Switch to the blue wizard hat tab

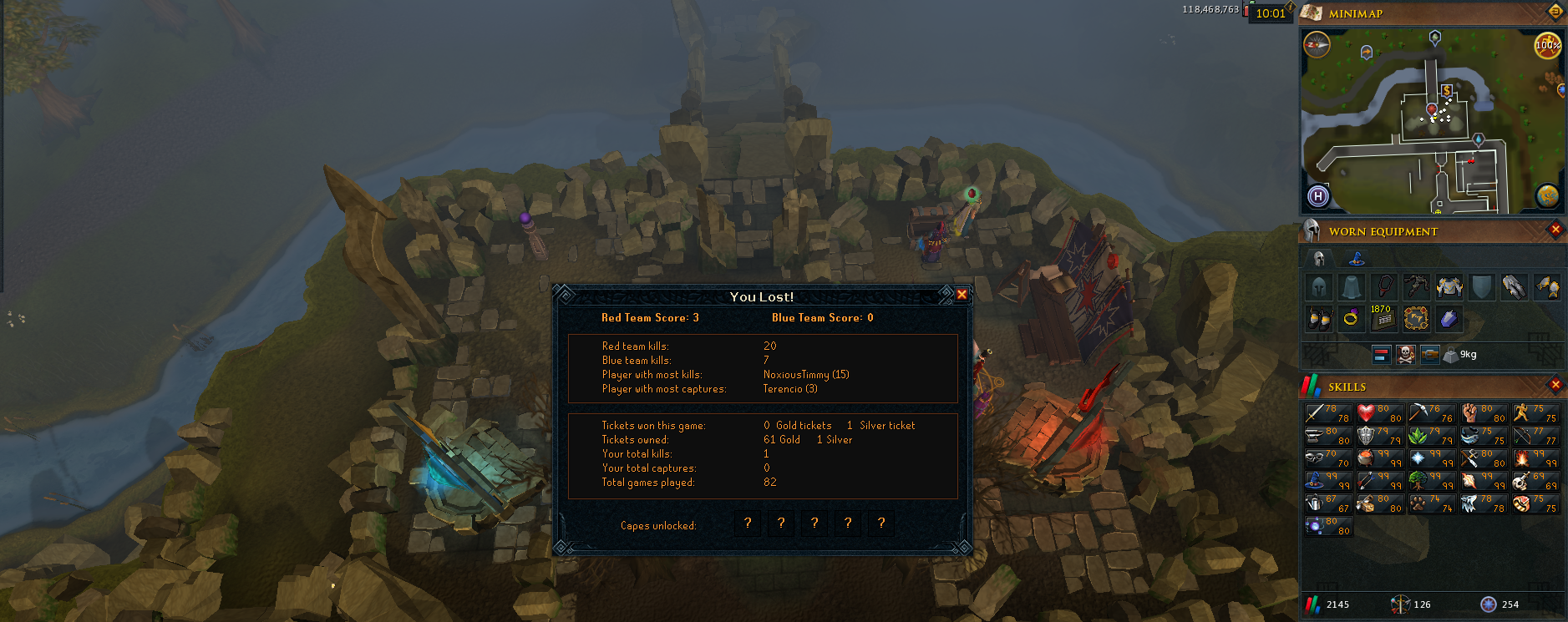[1356, 259]
